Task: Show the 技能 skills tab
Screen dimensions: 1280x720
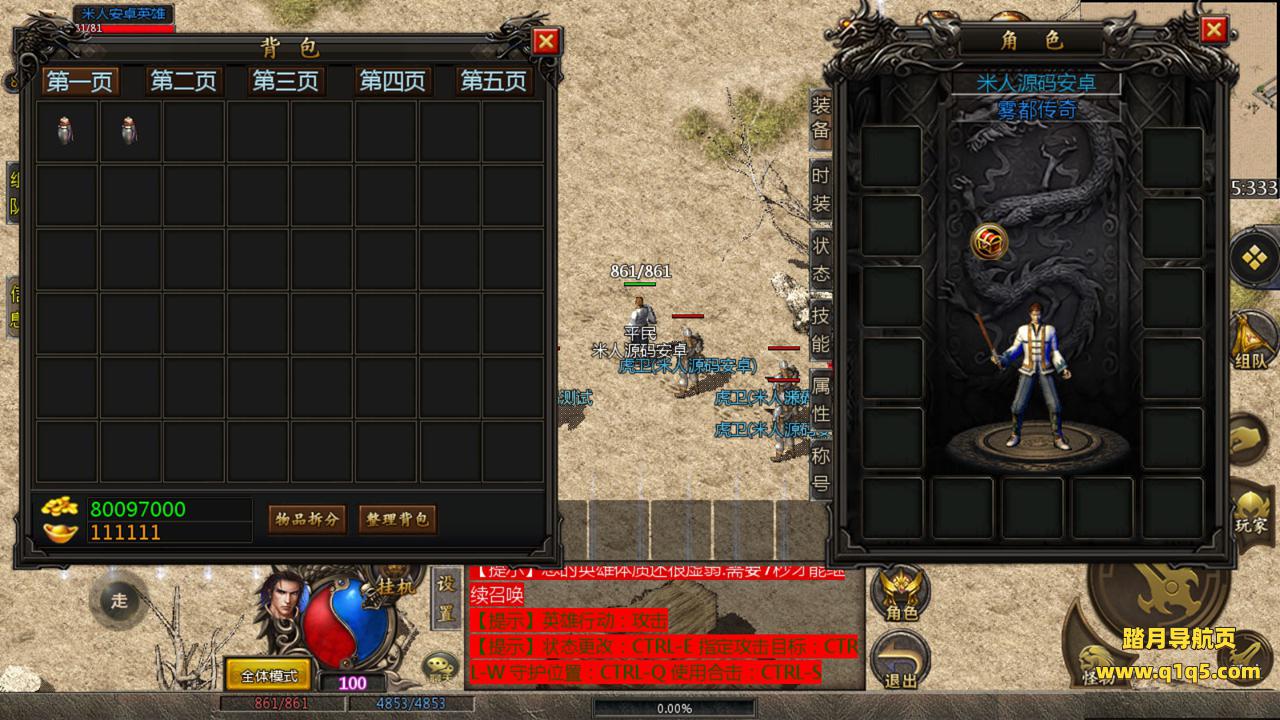Action: tap(821, 330)
